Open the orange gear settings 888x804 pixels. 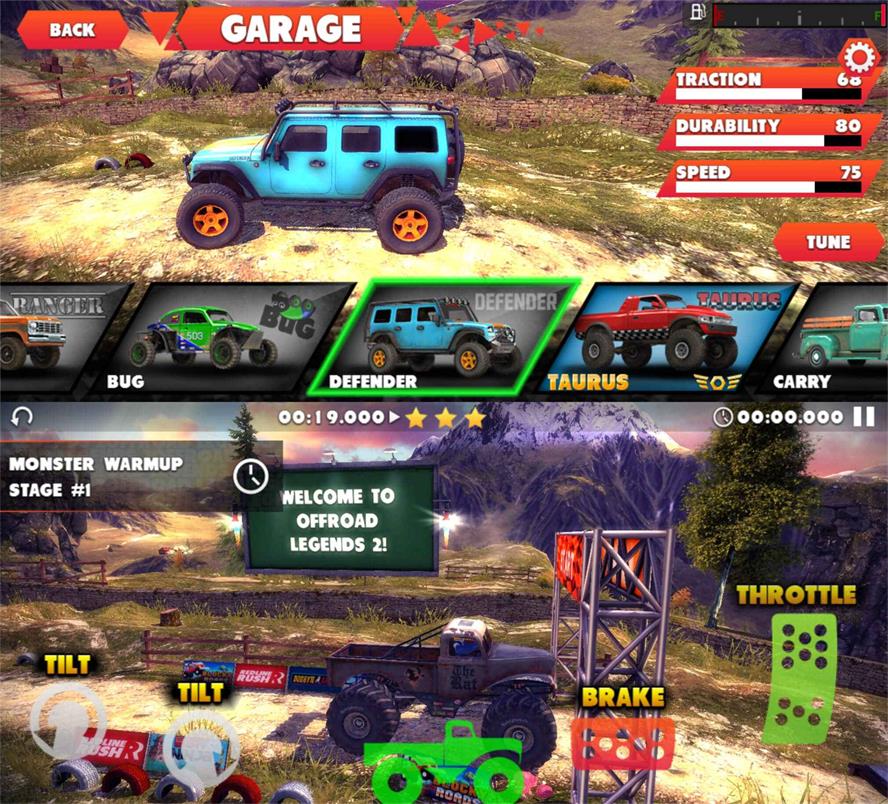[856, 54]
